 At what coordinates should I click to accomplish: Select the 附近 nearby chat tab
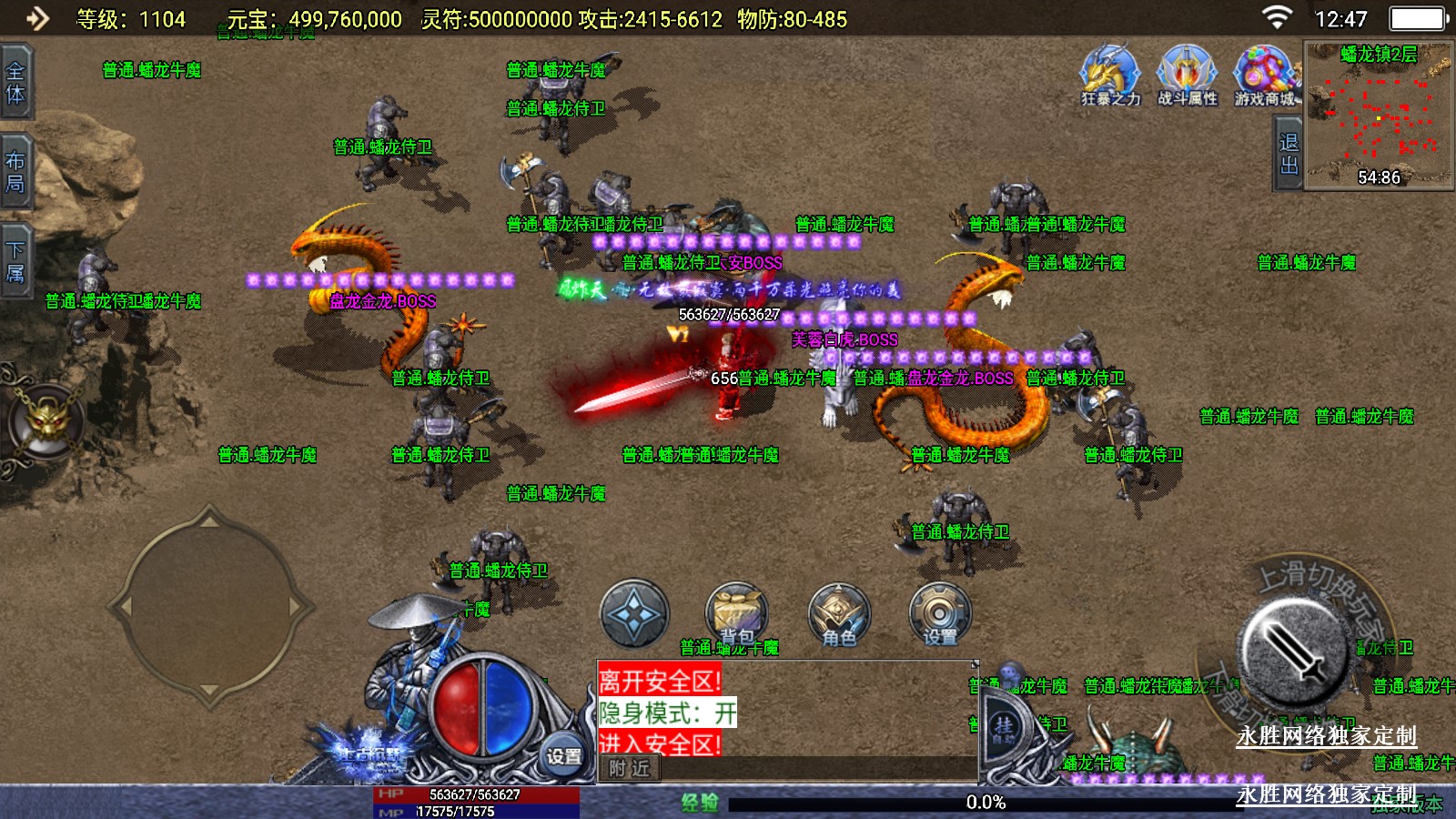[x=629, y=768]
